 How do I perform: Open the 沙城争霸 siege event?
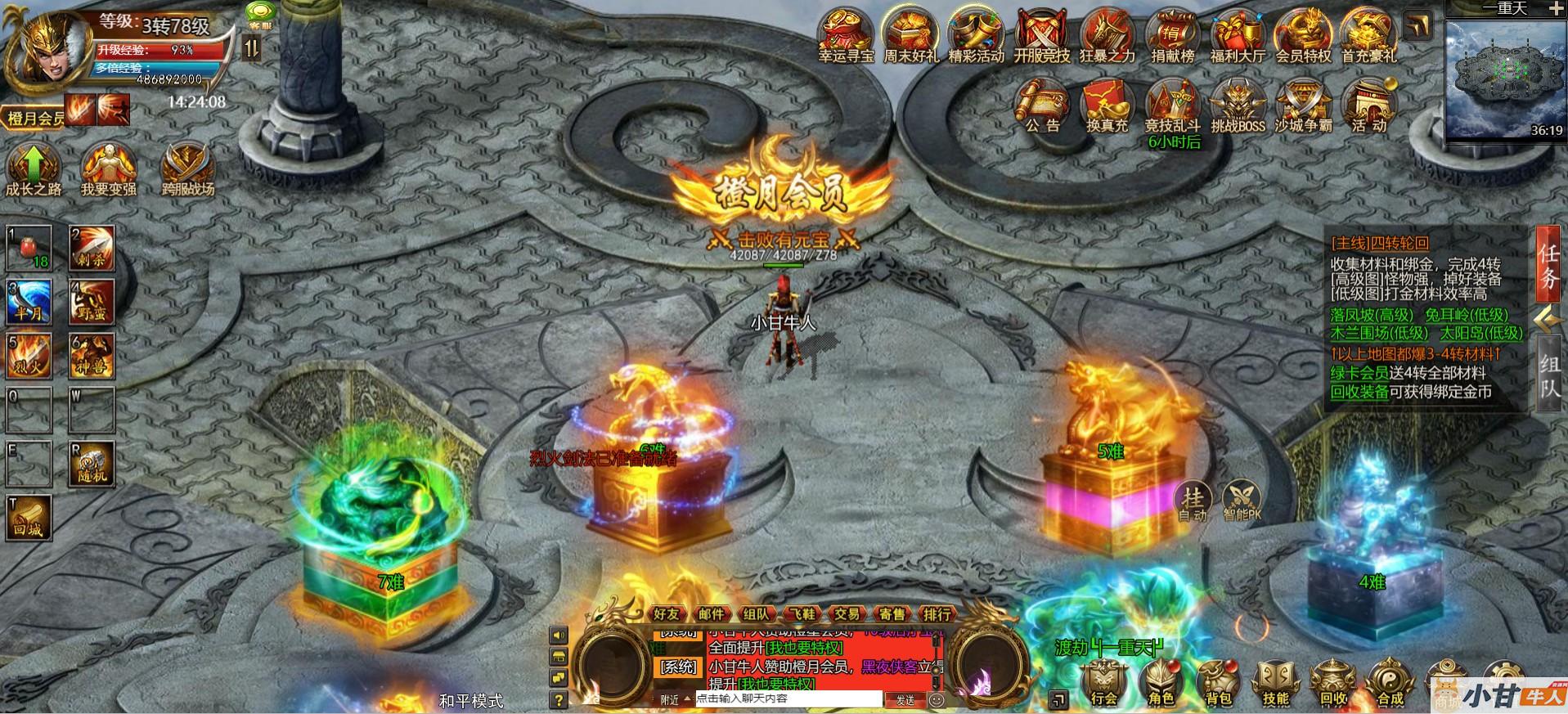[1303, 106]
